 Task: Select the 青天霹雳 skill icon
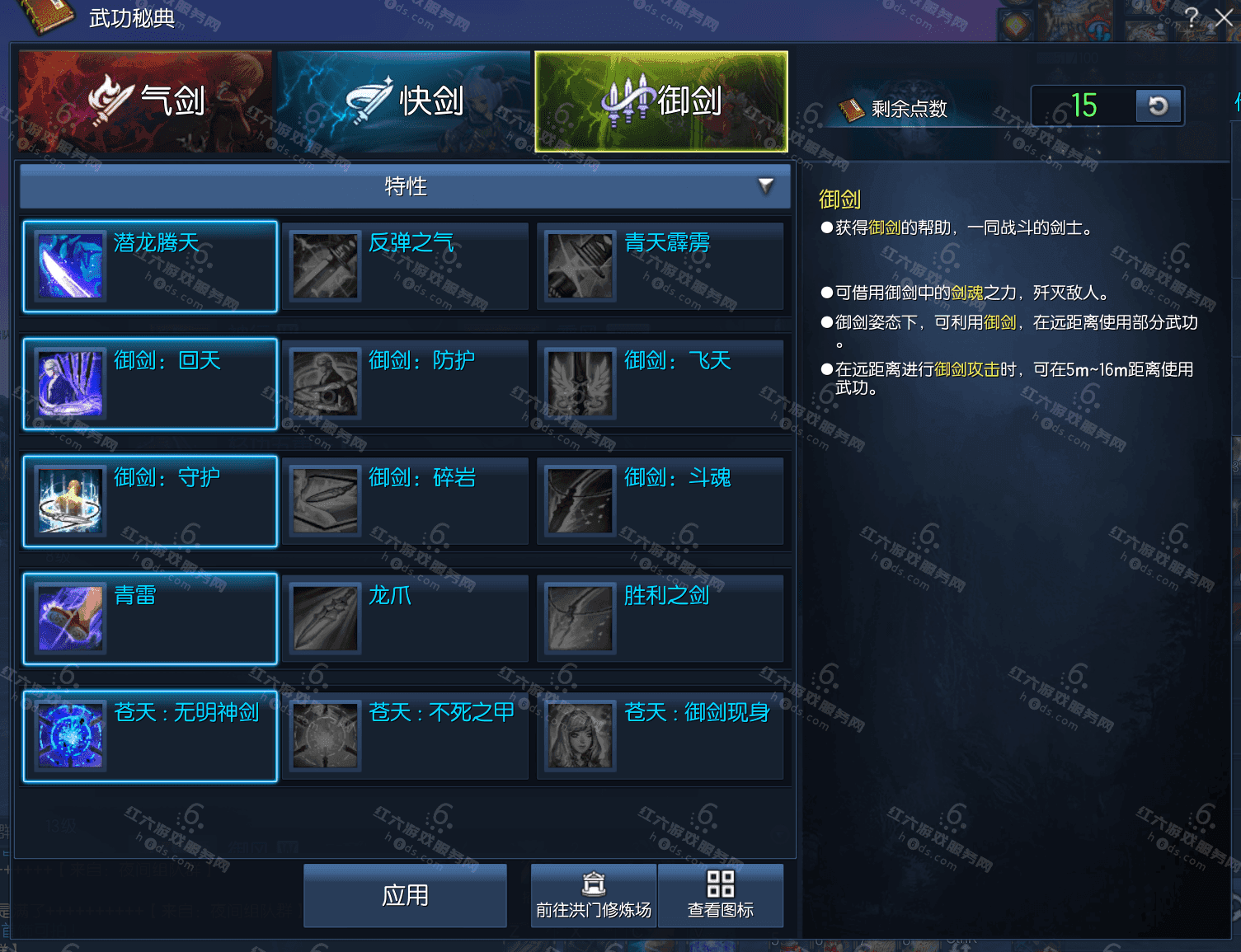(579, 265)
